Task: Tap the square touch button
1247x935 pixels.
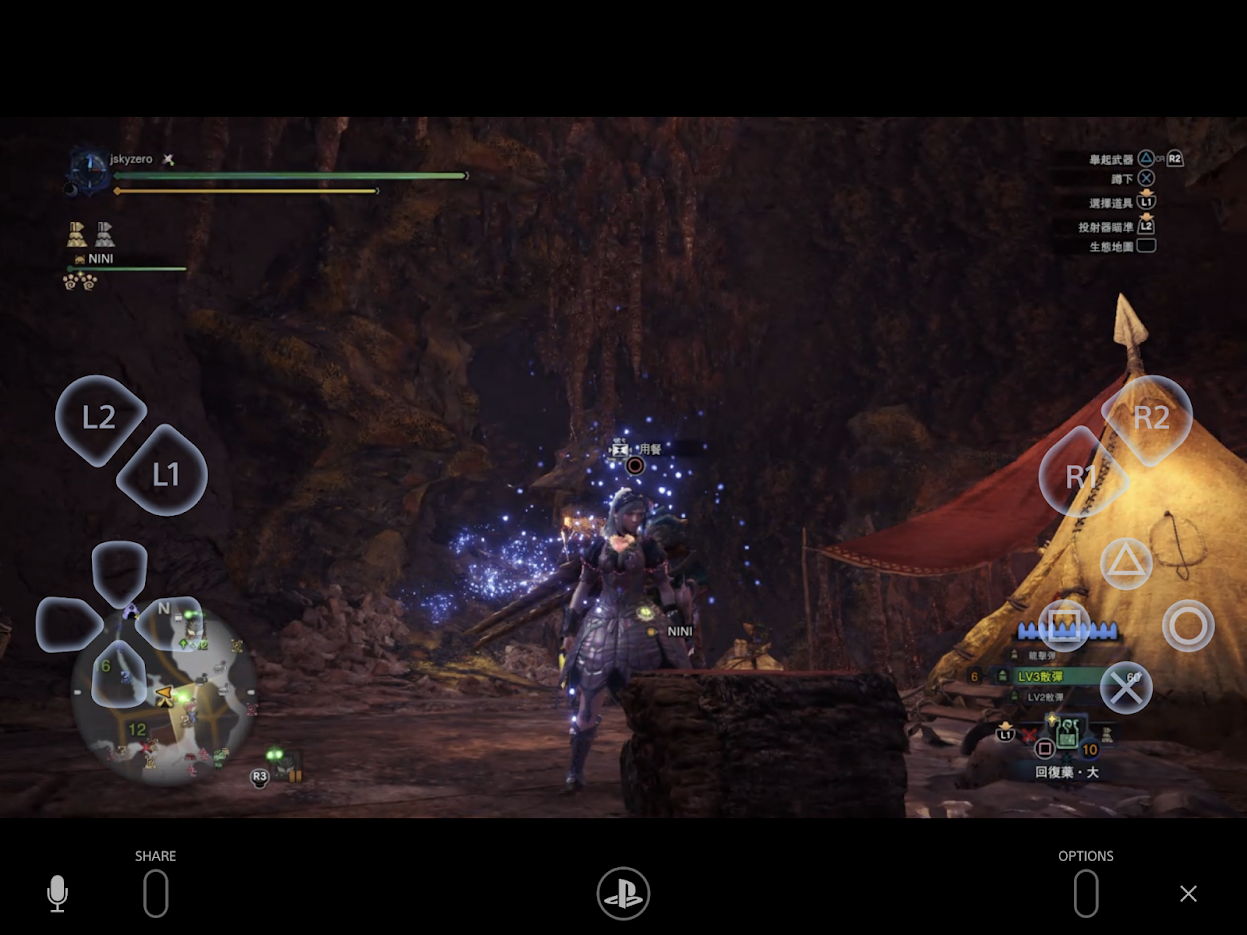Action: 1064,626
